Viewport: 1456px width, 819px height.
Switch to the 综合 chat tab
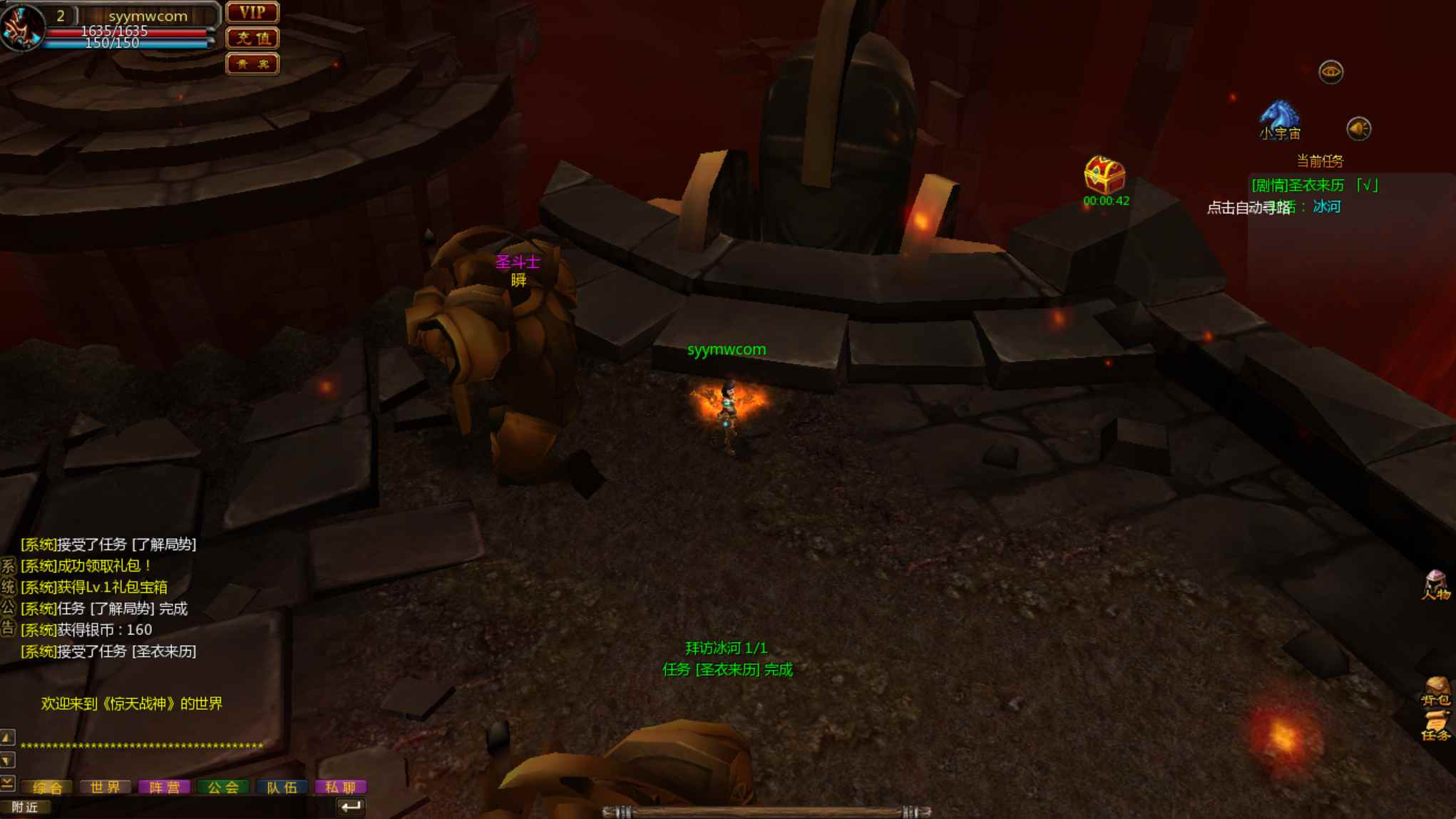[x=48, y=787]
